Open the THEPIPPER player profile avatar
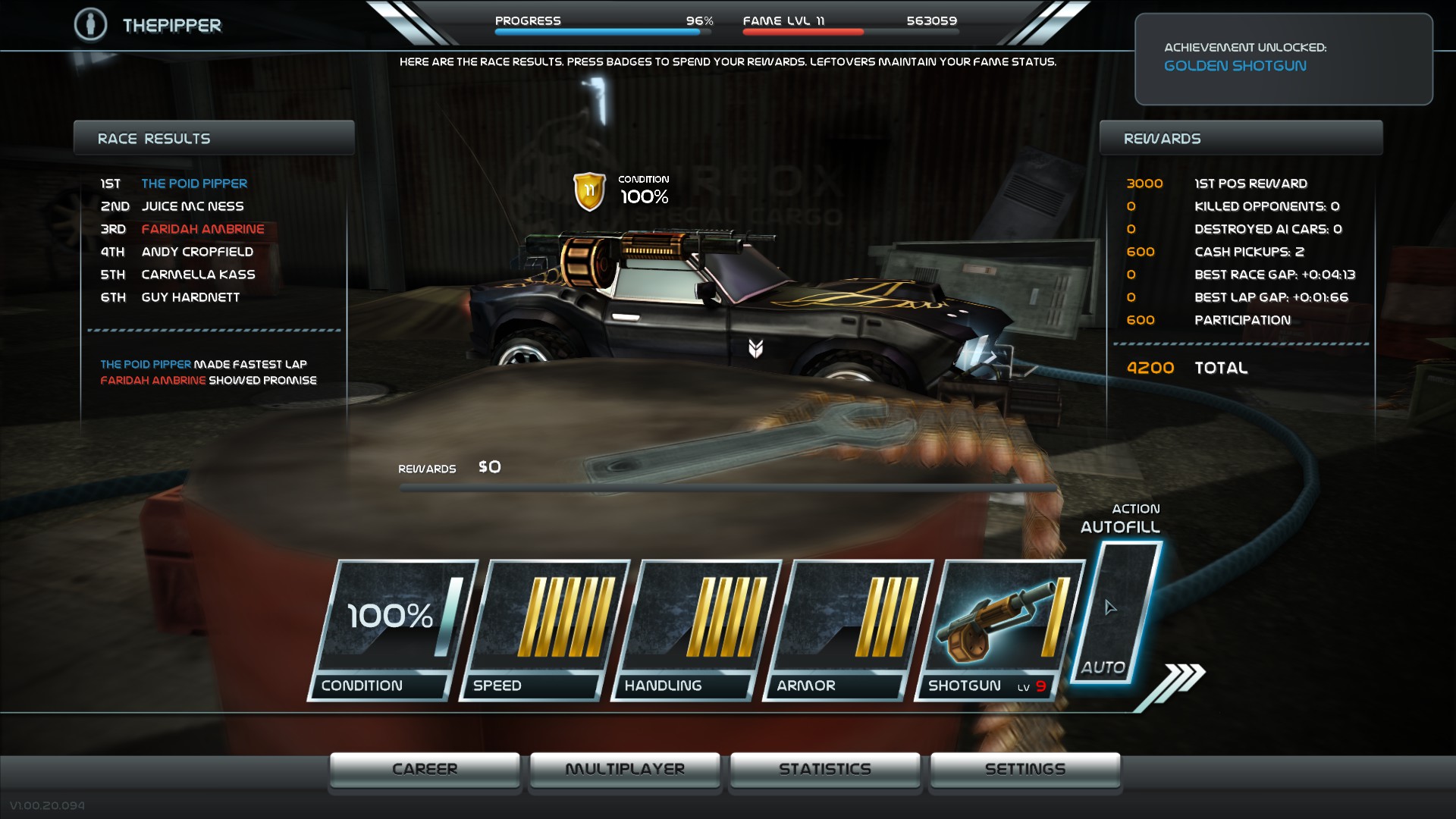Screen dimensions: 1456x819 click(x=91, y=24)
